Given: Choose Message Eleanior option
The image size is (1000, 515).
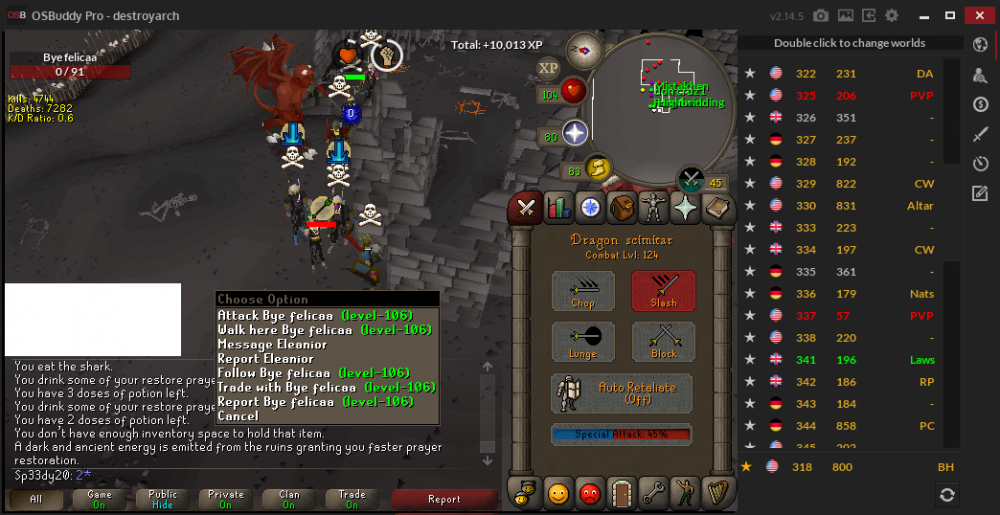Looking at the screenshot, I should [x=272, y=344].
